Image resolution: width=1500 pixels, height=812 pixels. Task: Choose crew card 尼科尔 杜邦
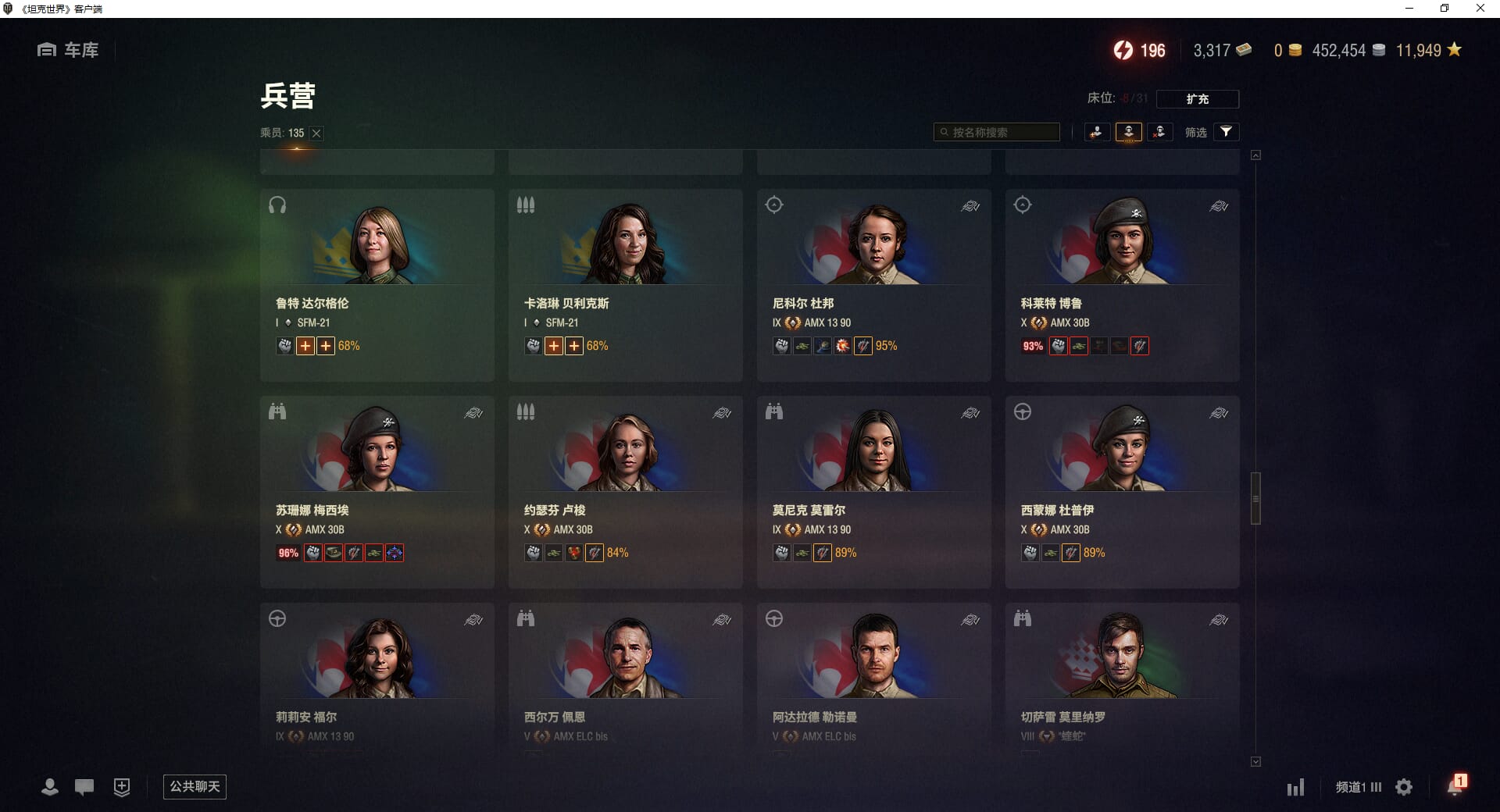pos(873,285)
